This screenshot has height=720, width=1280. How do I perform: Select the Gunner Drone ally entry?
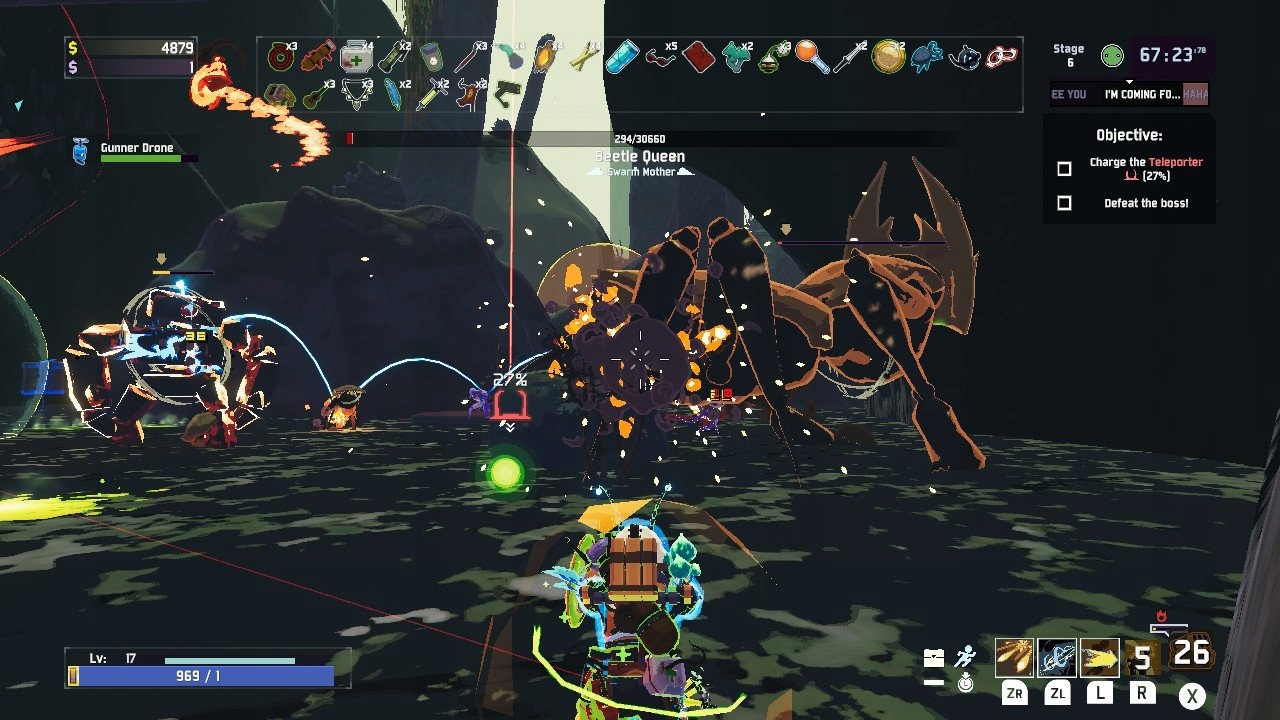coord(136,149)
